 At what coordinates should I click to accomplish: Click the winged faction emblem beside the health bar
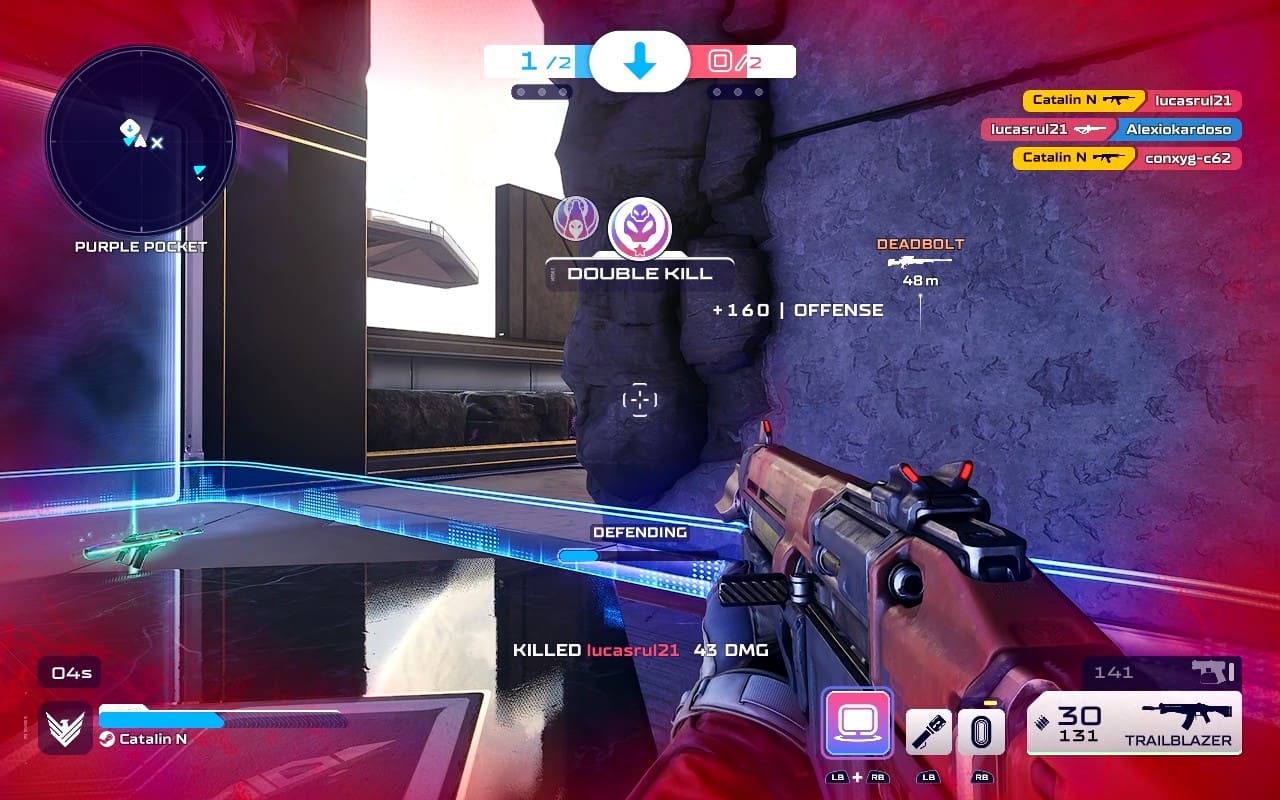[x=66, y=727]
